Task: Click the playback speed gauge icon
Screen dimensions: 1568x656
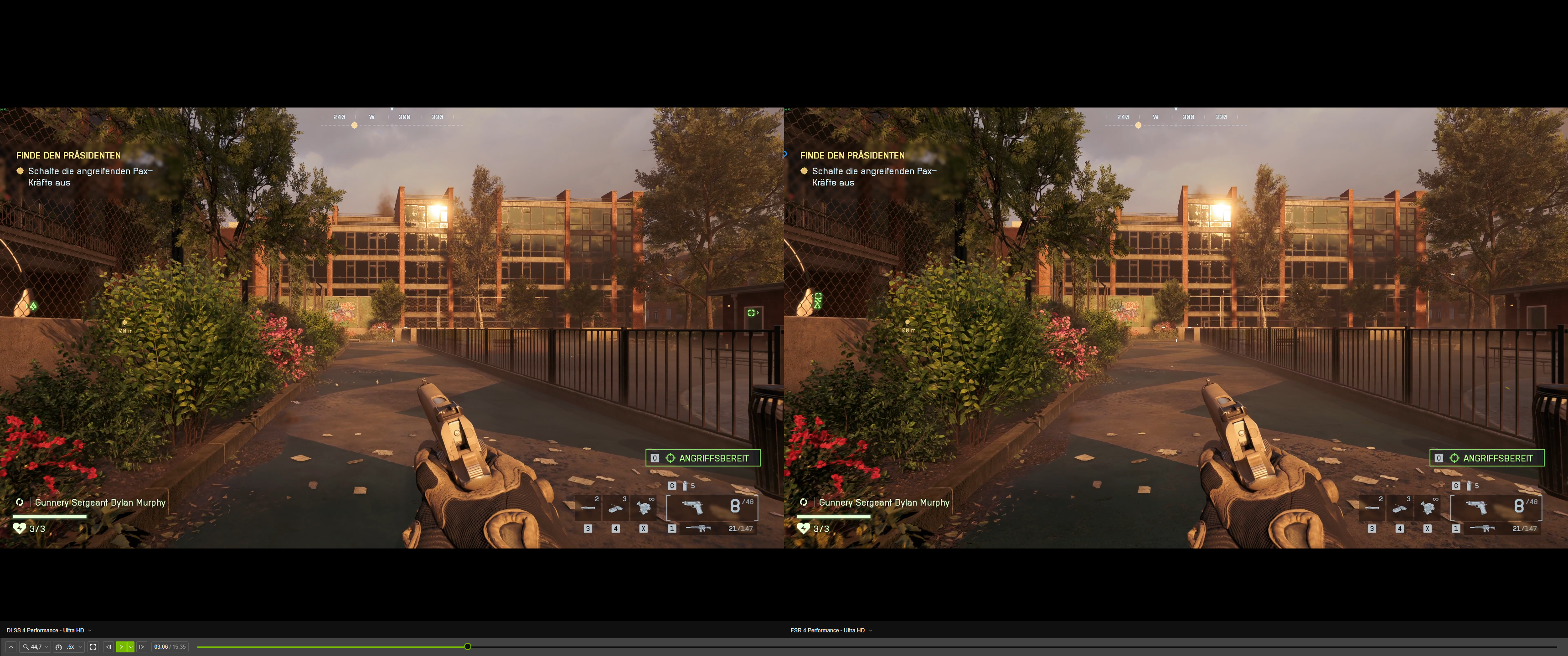Action: (58, 647)
